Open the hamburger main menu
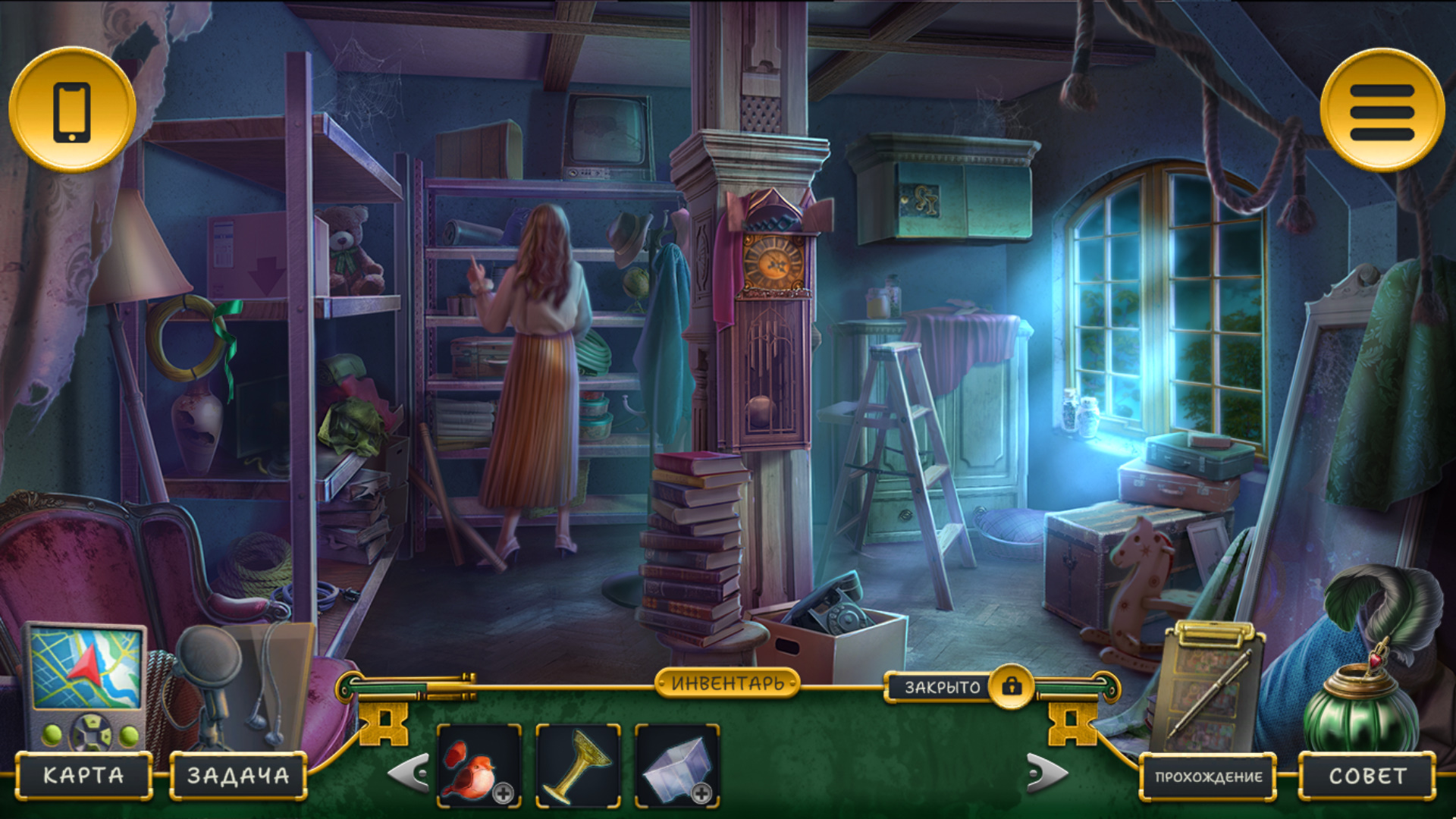 click(x=1382, y=111)
